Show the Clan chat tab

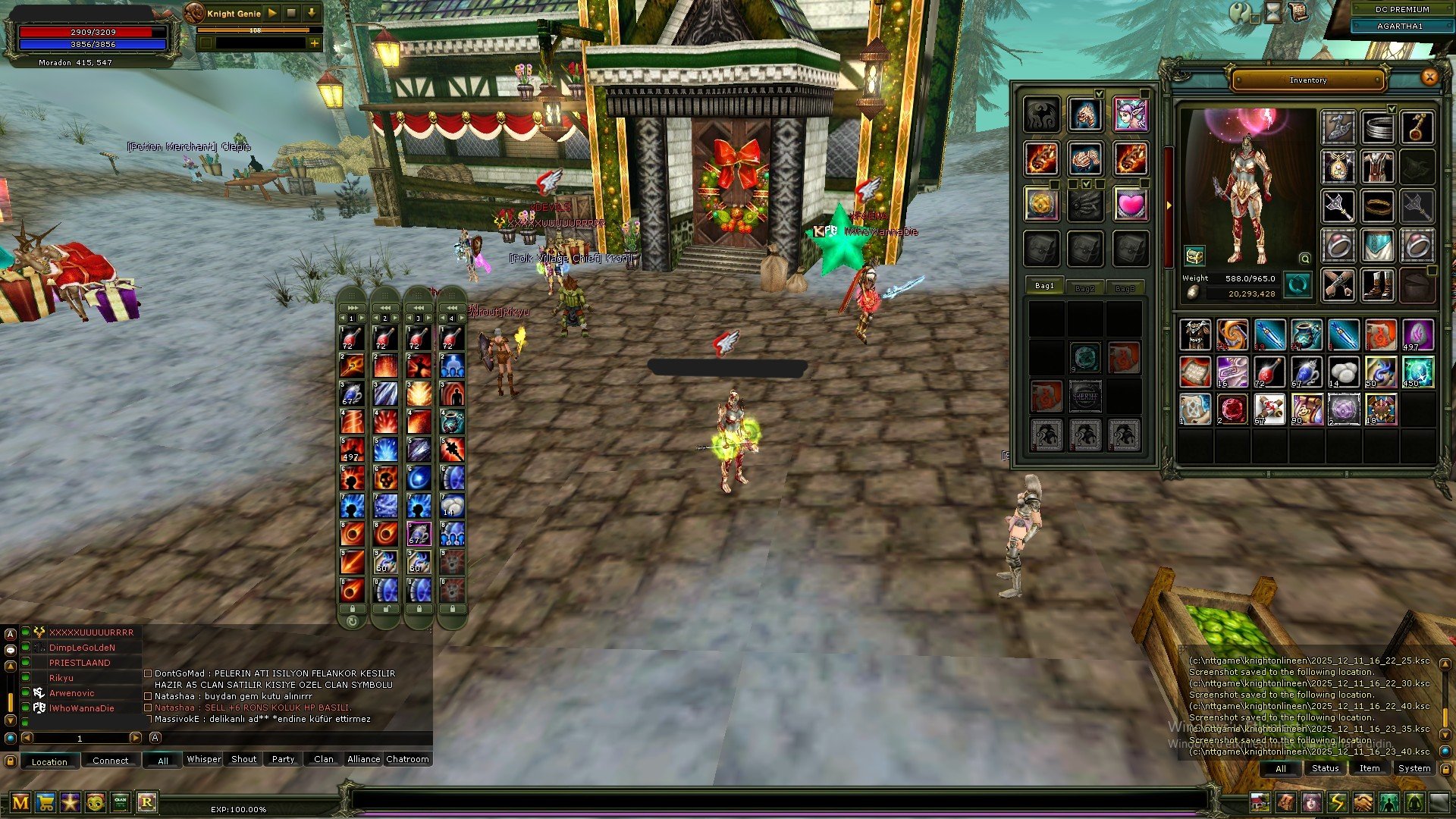(324, 759)
